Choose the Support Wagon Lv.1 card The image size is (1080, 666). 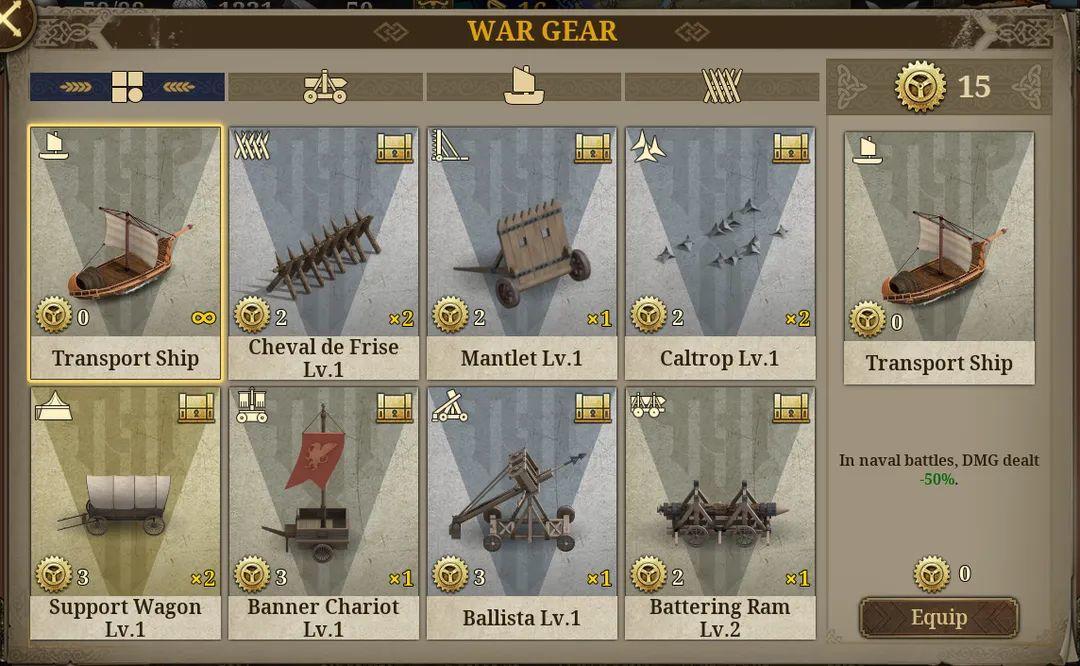[126, 513]
